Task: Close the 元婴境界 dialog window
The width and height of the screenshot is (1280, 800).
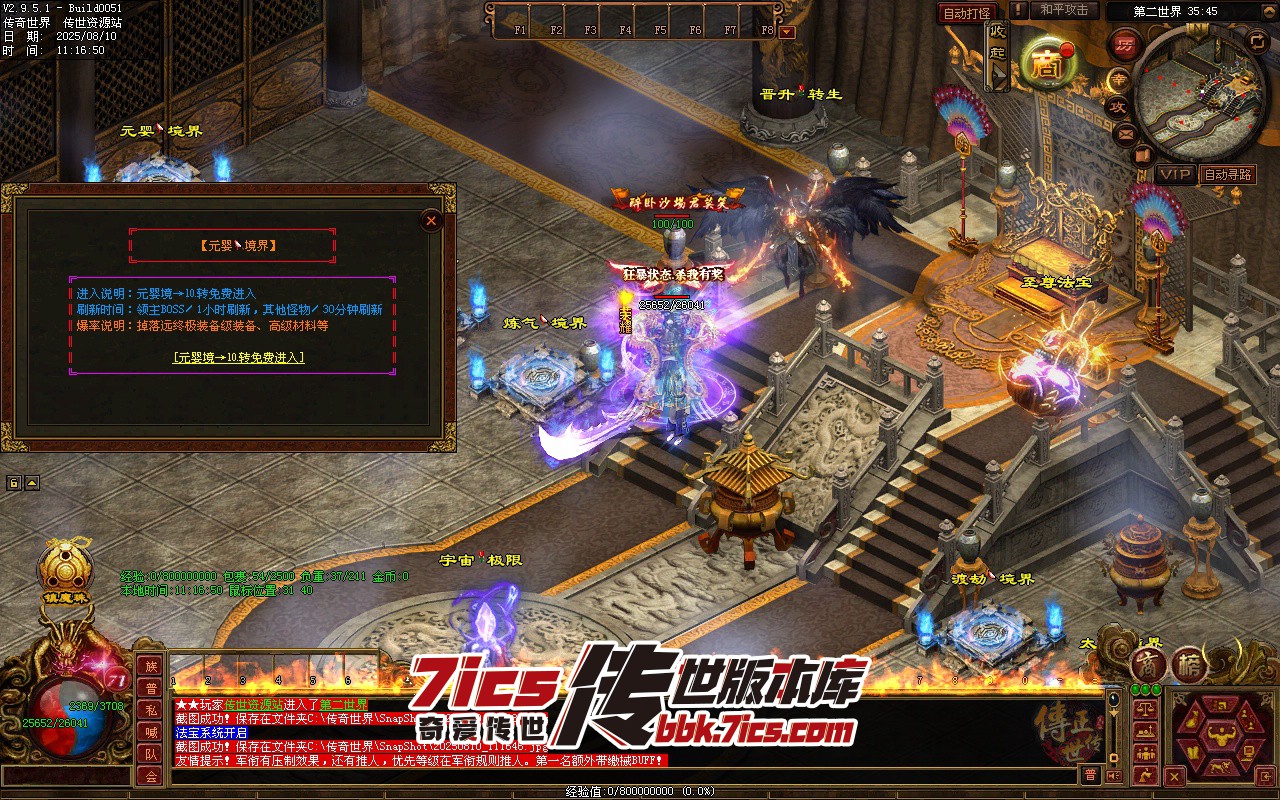Action: pos(431,220)
